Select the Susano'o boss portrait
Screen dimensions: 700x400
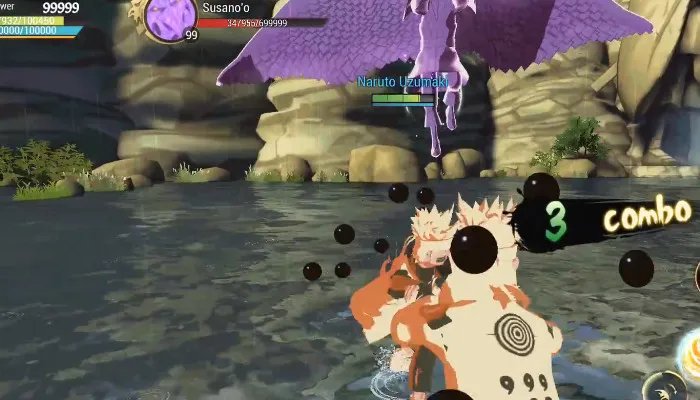170,17
